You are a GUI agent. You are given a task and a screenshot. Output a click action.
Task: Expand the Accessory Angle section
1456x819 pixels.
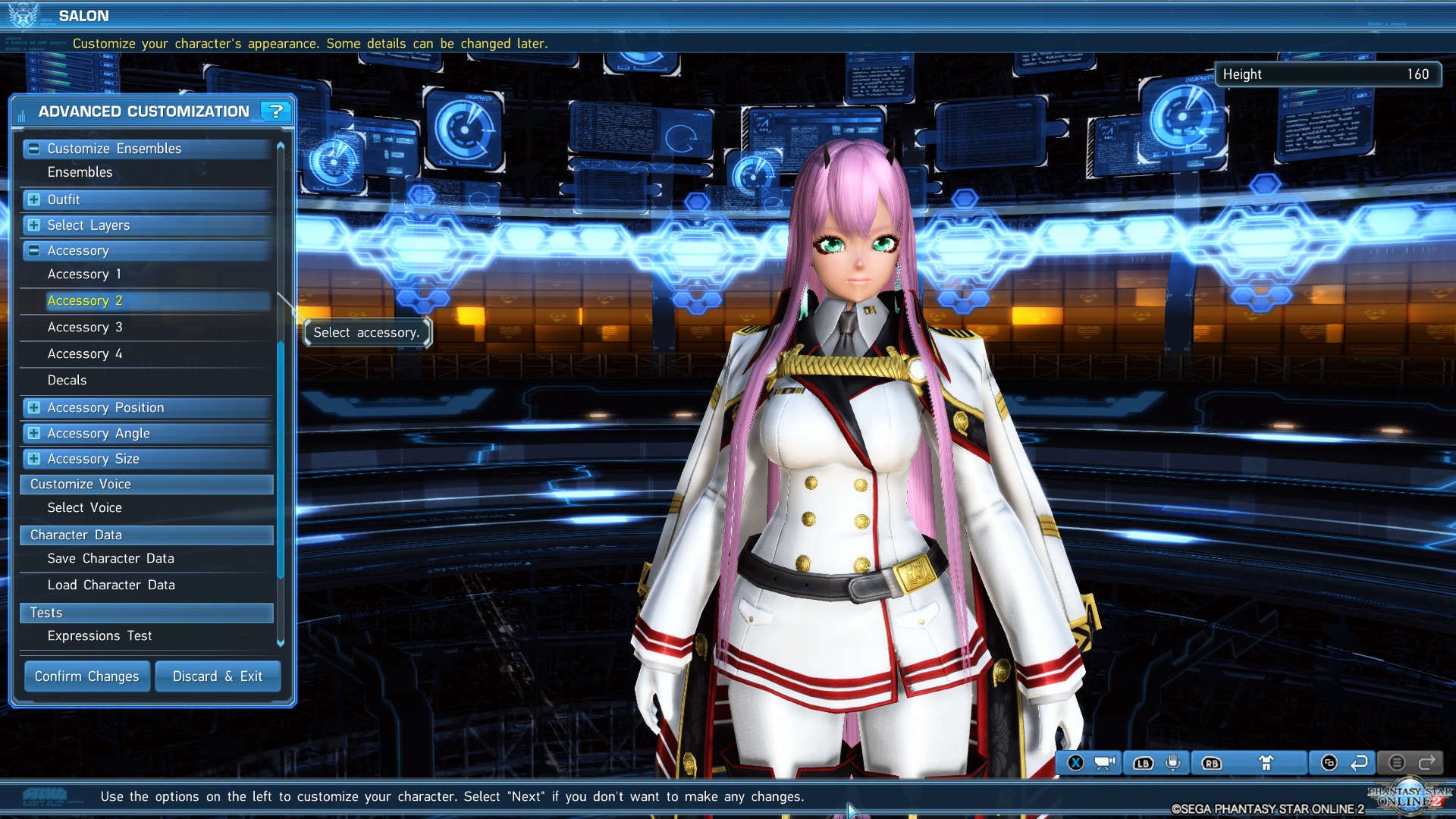pos(33,433)
